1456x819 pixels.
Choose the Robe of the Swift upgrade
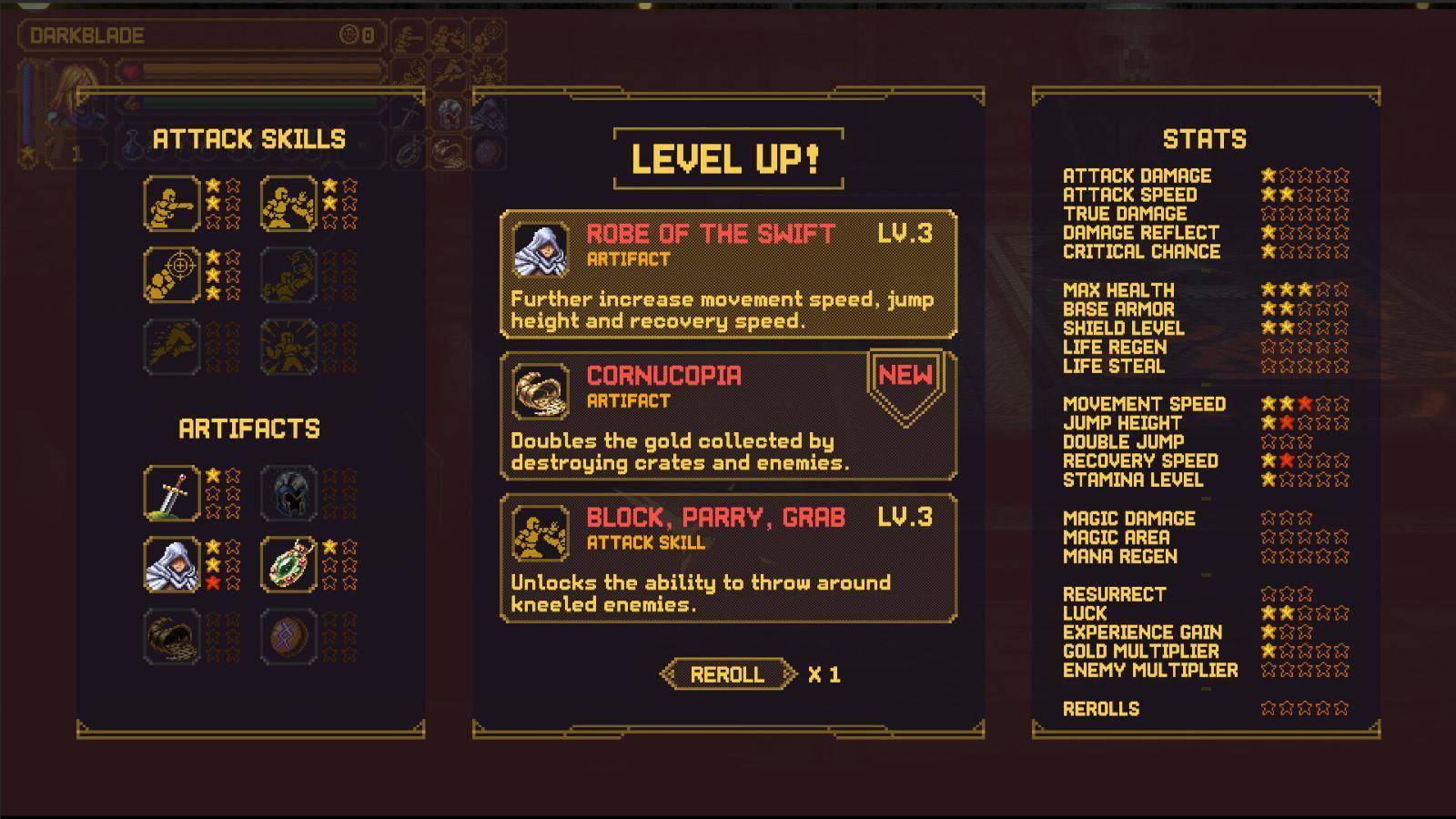(728, 275)
